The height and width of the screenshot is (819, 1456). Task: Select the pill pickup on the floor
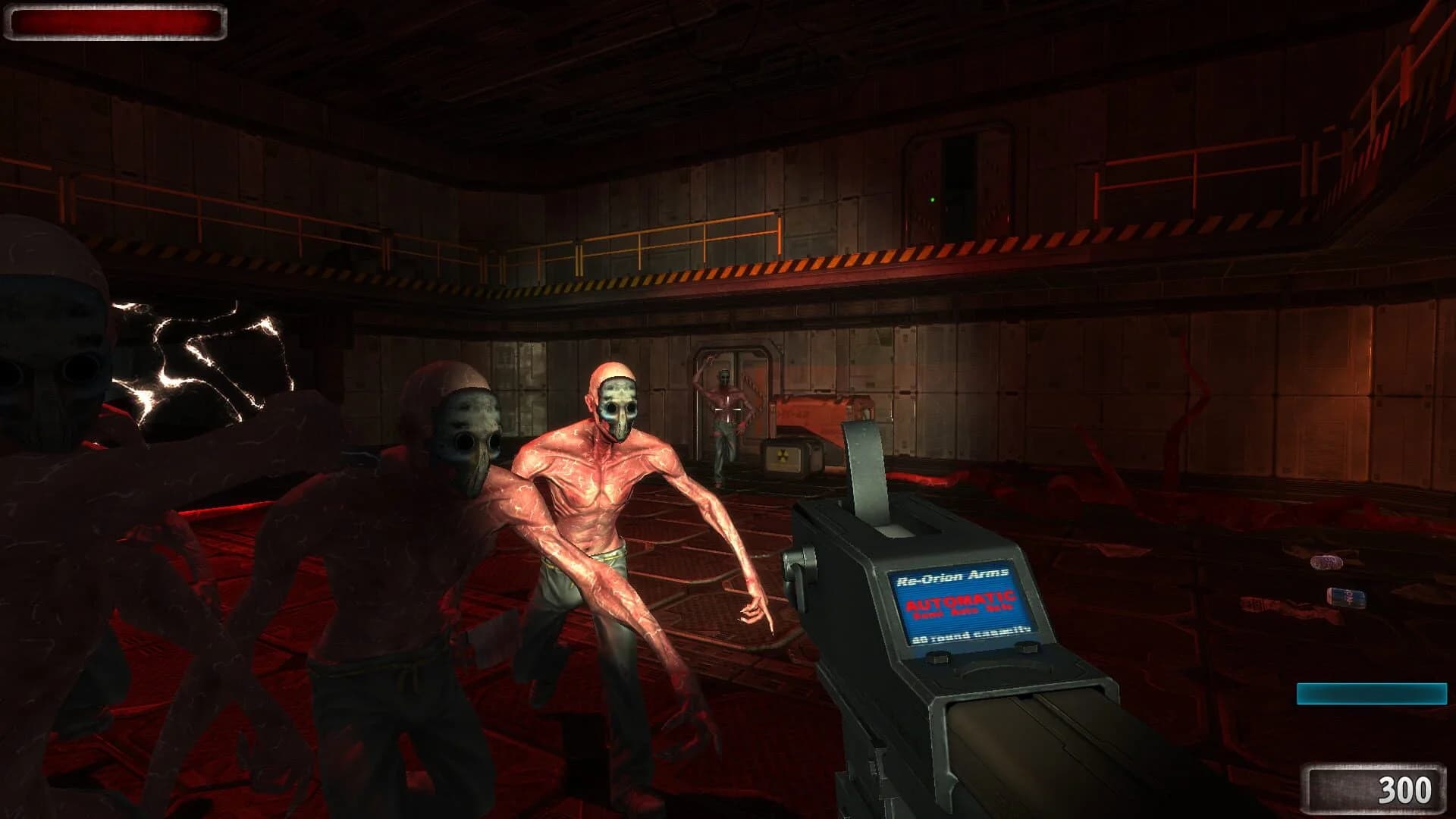click(x=1328, y=563)
